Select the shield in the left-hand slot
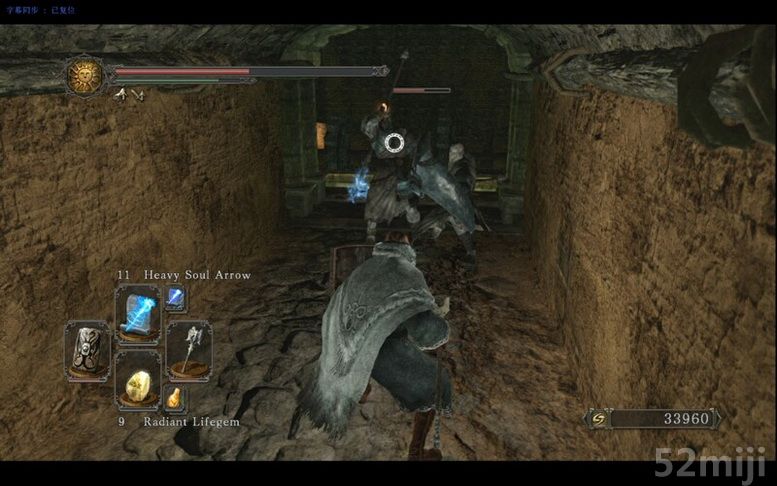This screenshot has width=777, height=486. (x=87, y=348)
